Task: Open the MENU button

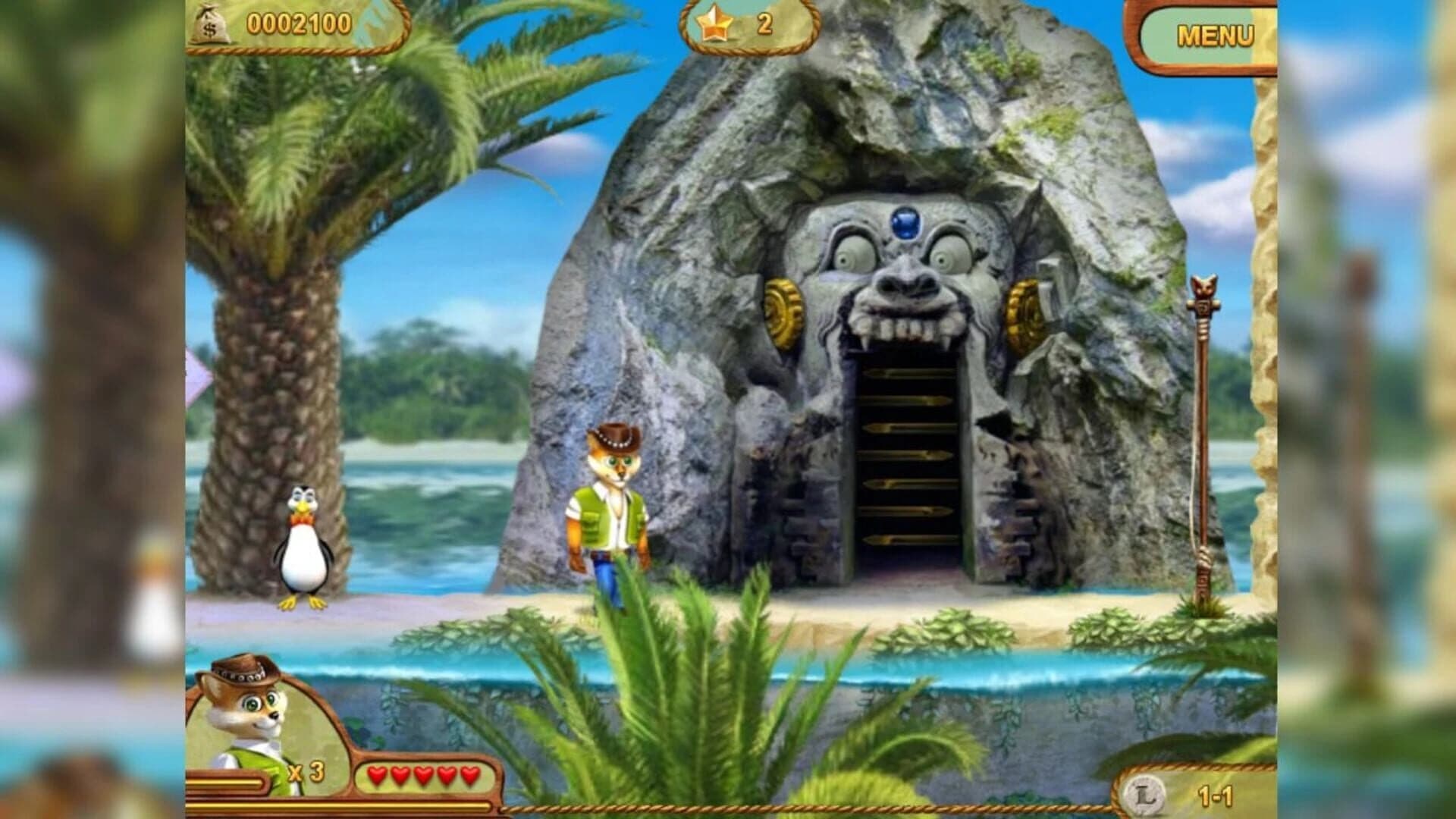Action: [1214, 36]
